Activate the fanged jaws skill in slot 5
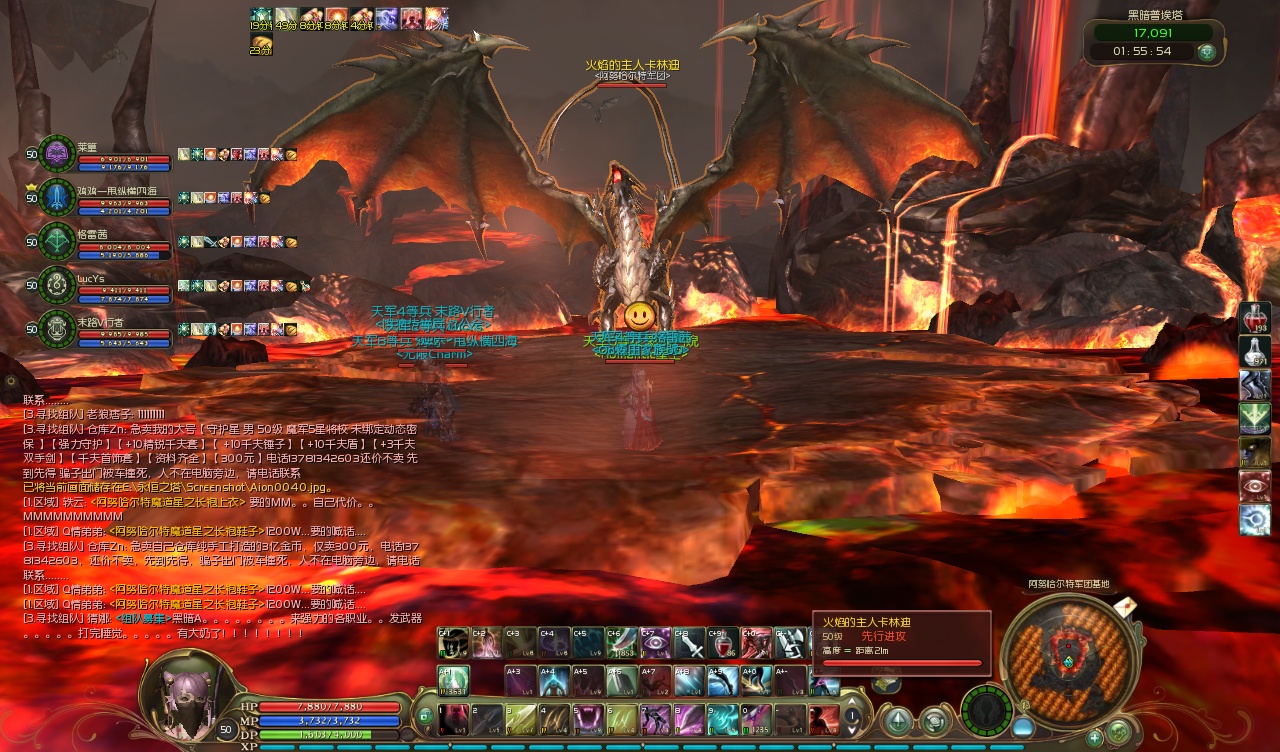 [x=587, y=719]
